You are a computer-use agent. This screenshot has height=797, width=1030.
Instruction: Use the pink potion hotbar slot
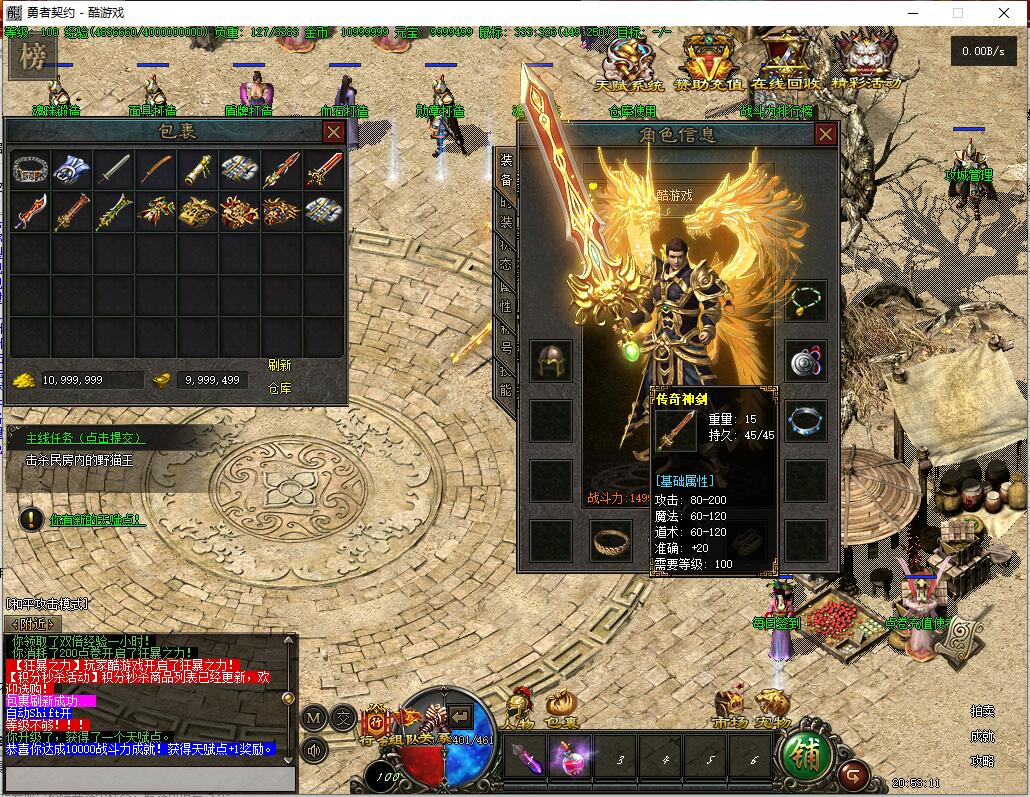point(571,759)
